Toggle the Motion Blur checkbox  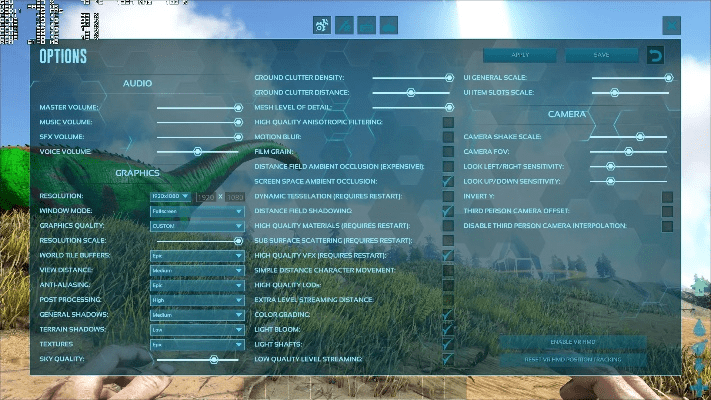point(448,136)
